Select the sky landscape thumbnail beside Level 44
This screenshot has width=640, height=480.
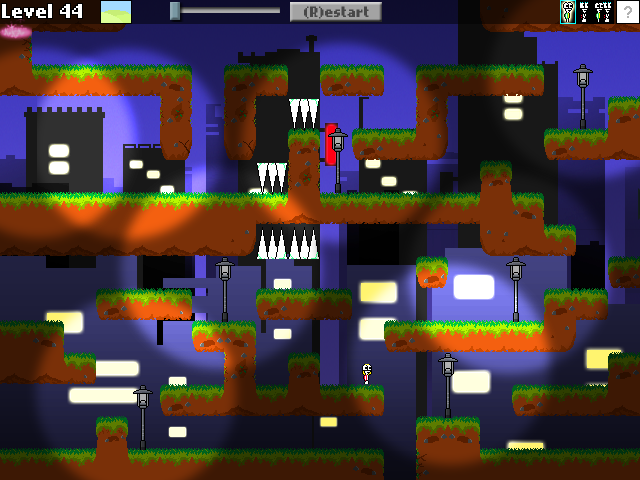(x=116, y=12)
